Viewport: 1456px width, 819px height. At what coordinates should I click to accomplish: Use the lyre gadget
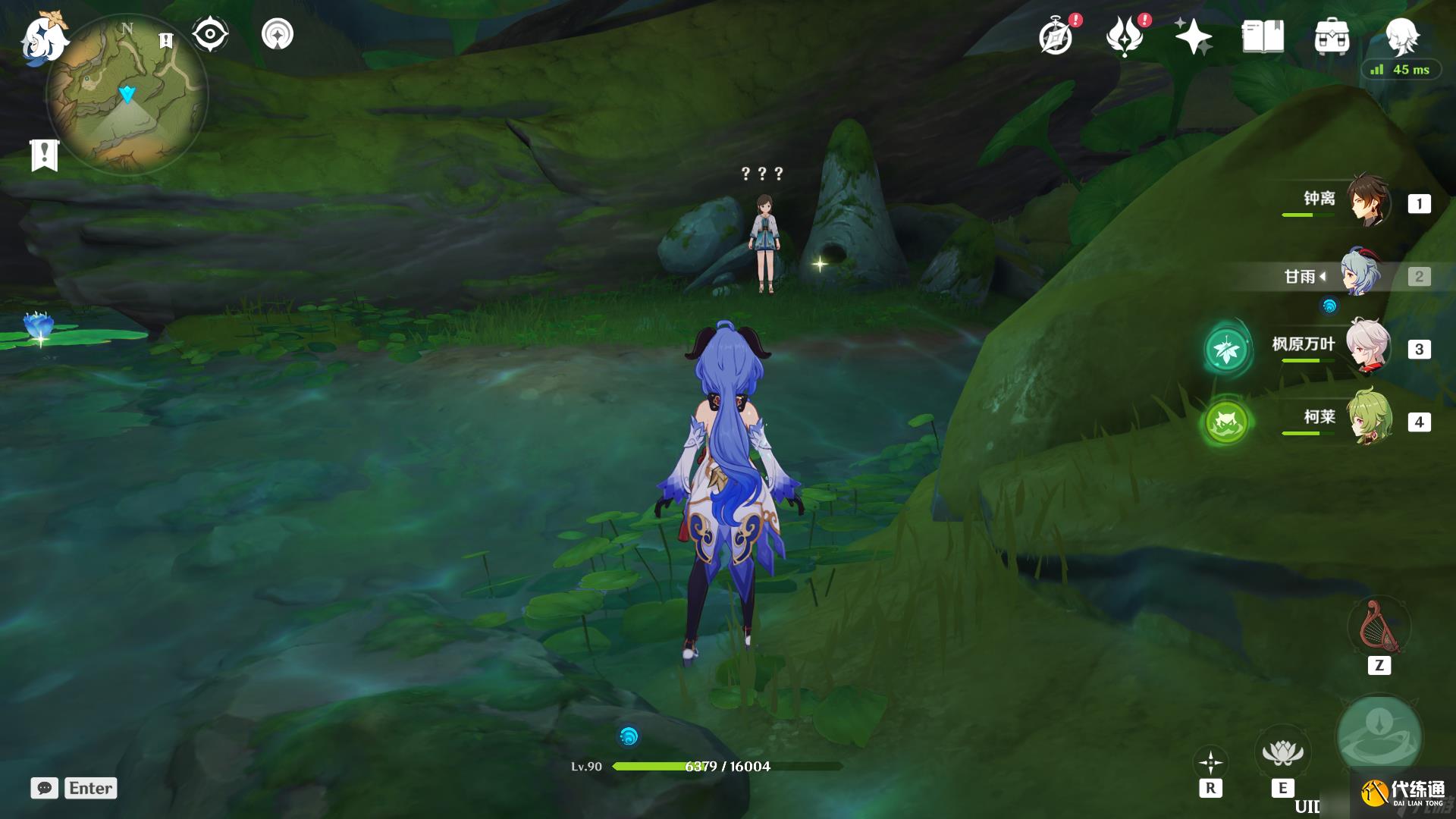click(1378, 628)
